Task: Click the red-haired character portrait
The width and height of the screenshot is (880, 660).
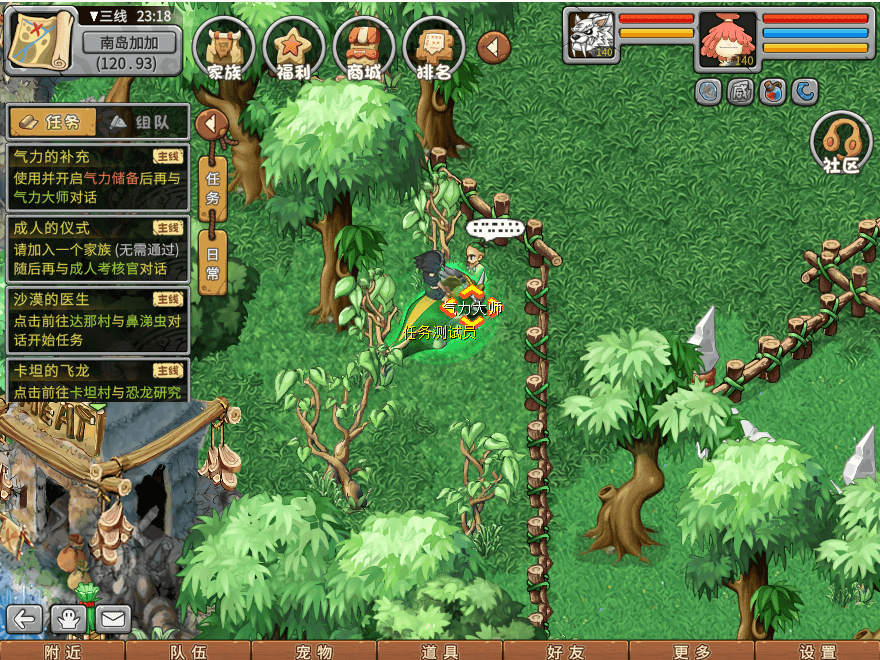Action: pos(727,40)
